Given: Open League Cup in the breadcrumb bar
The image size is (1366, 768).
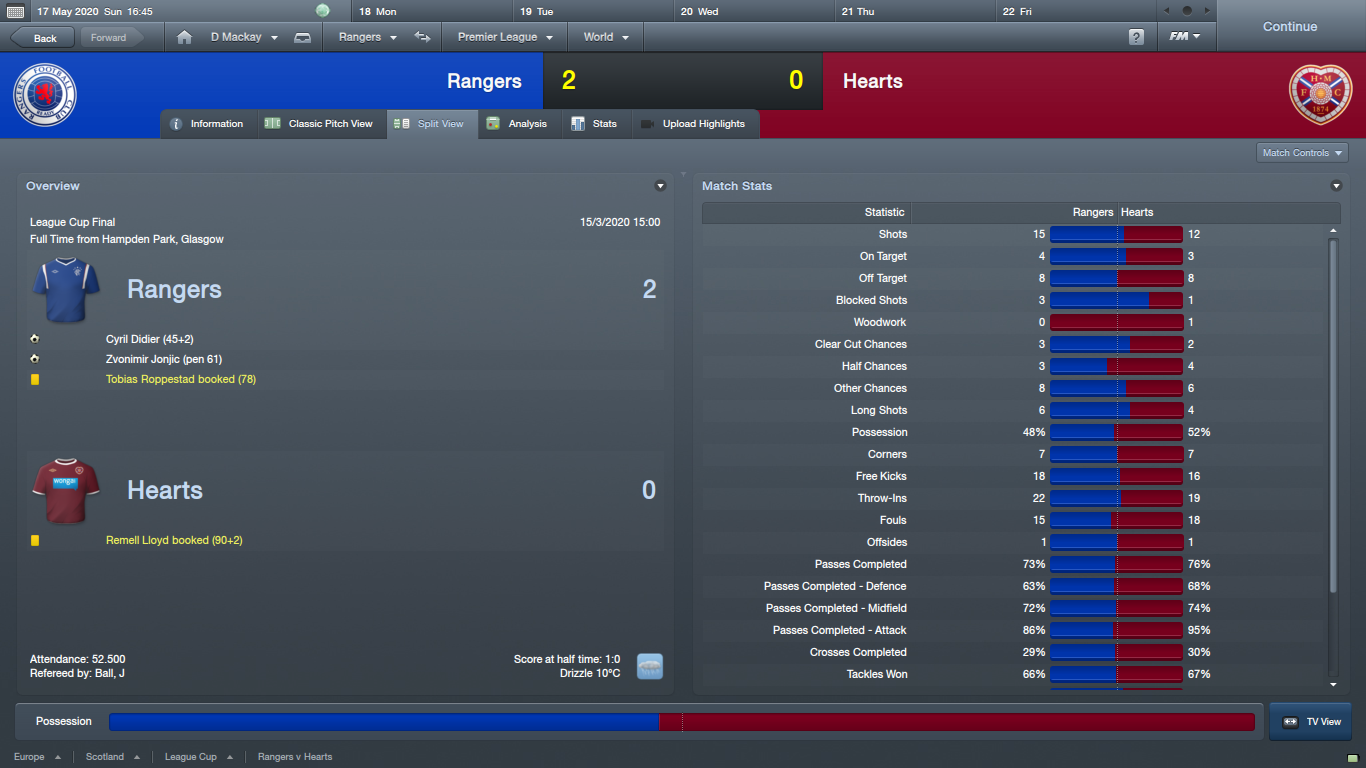Looking at the screenshot, I should [191, 757].
